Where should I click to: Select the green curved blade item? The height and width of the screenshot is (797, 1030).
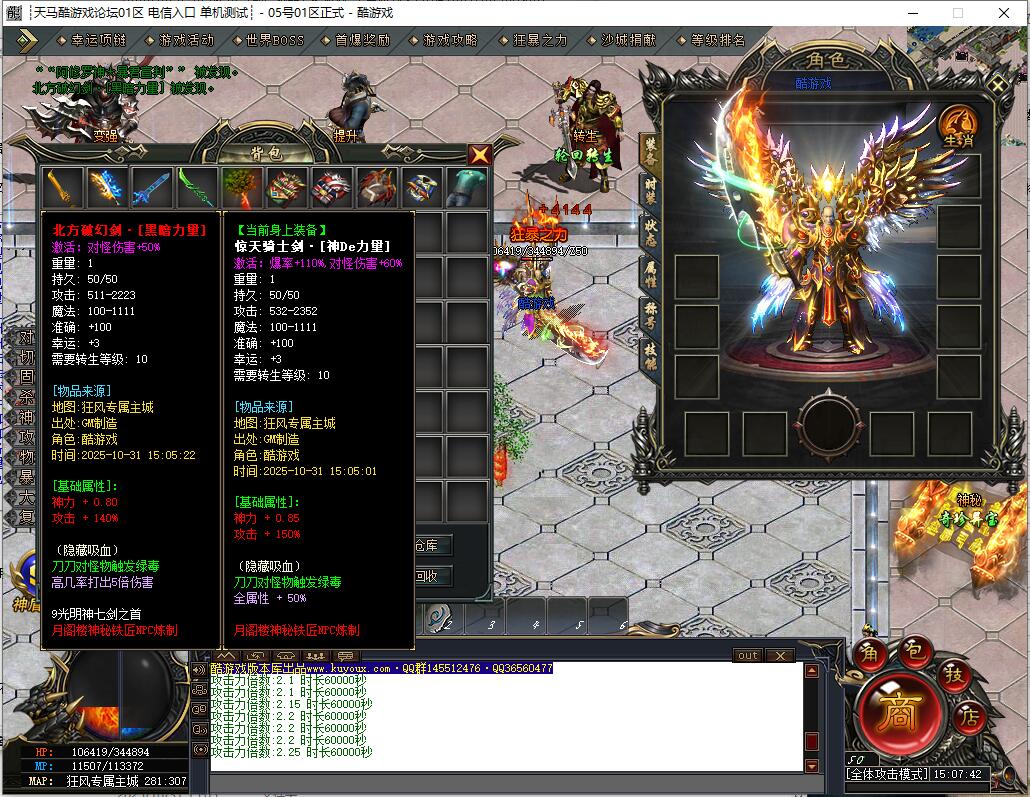(197, 187)
